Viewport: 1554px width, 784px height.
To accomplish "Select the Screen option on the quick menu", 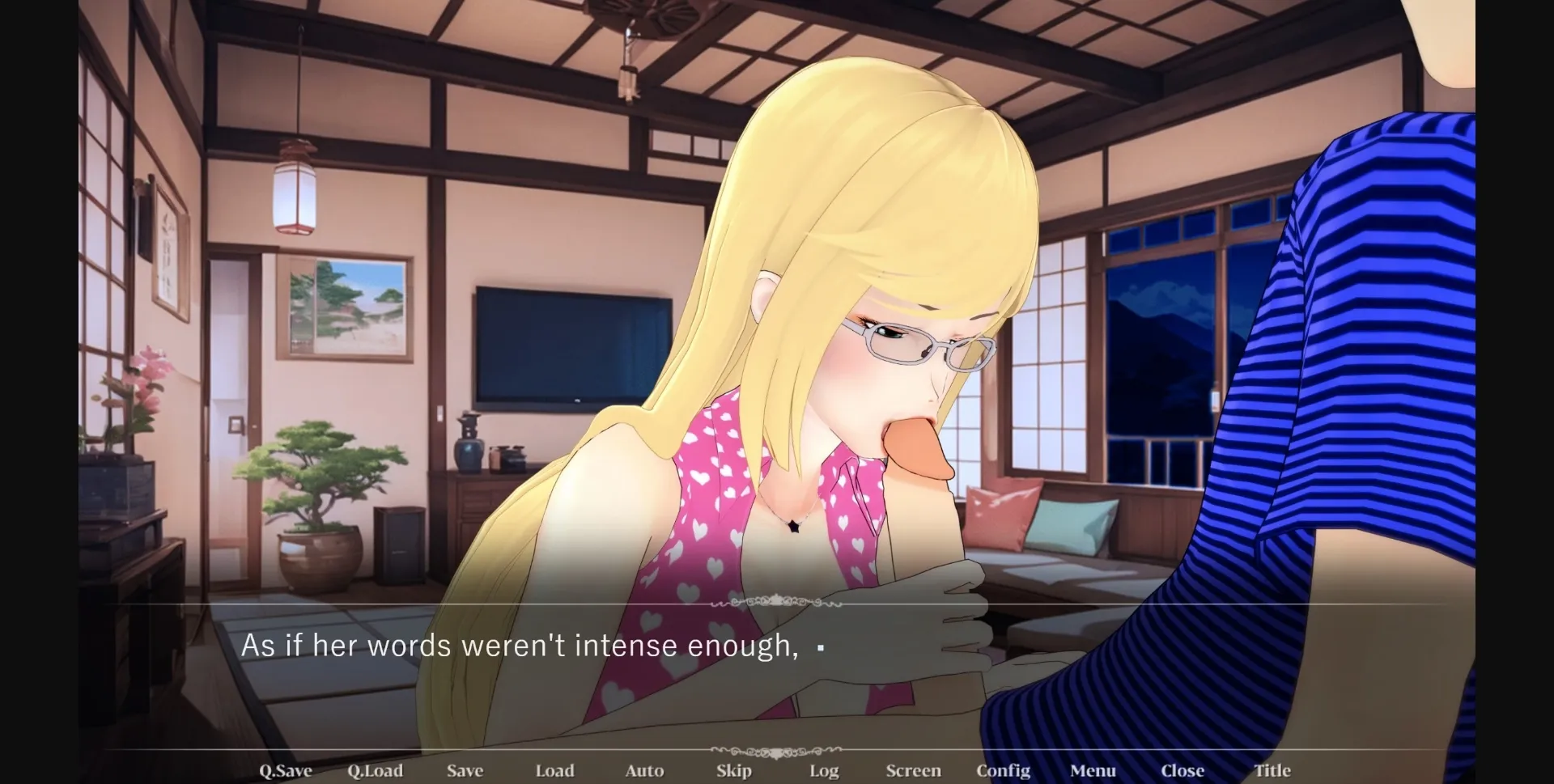I will (914, 770).
